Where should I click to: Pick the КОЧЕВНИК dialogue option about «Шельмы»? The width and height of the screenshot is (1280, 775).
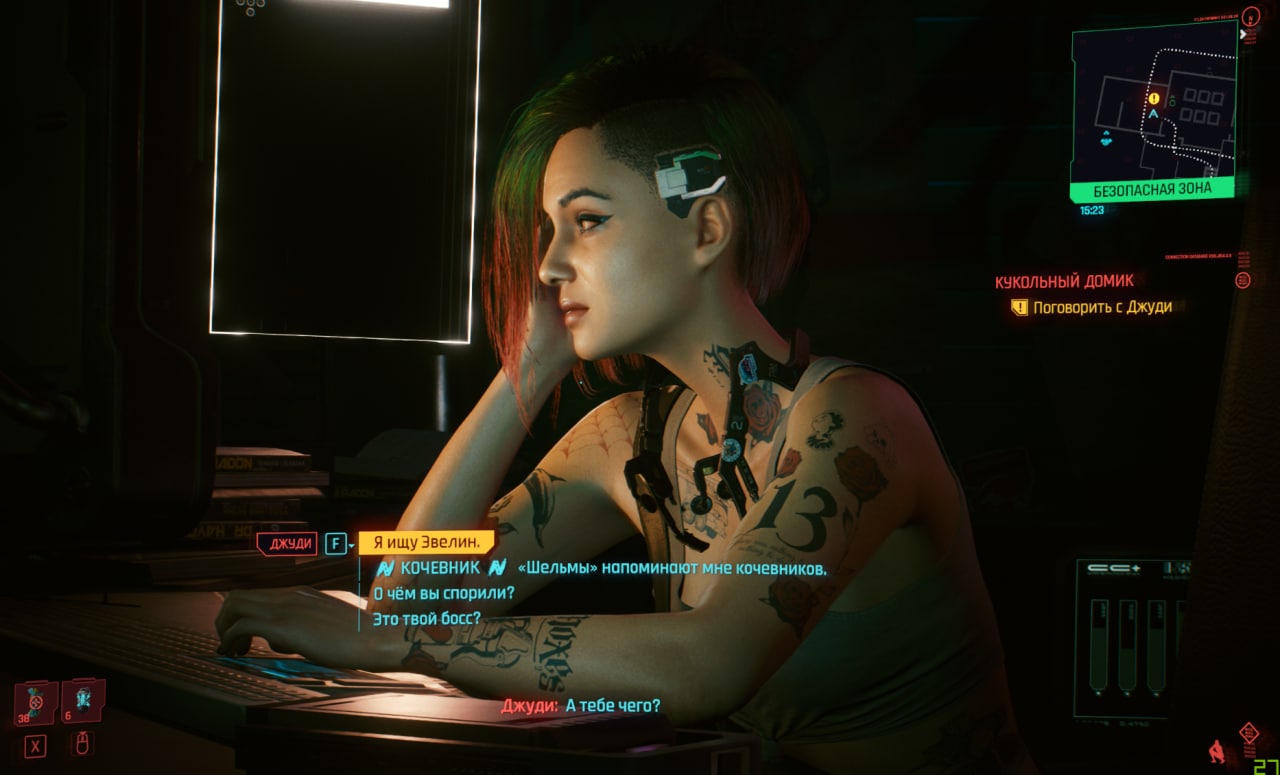tap(600, 568)
